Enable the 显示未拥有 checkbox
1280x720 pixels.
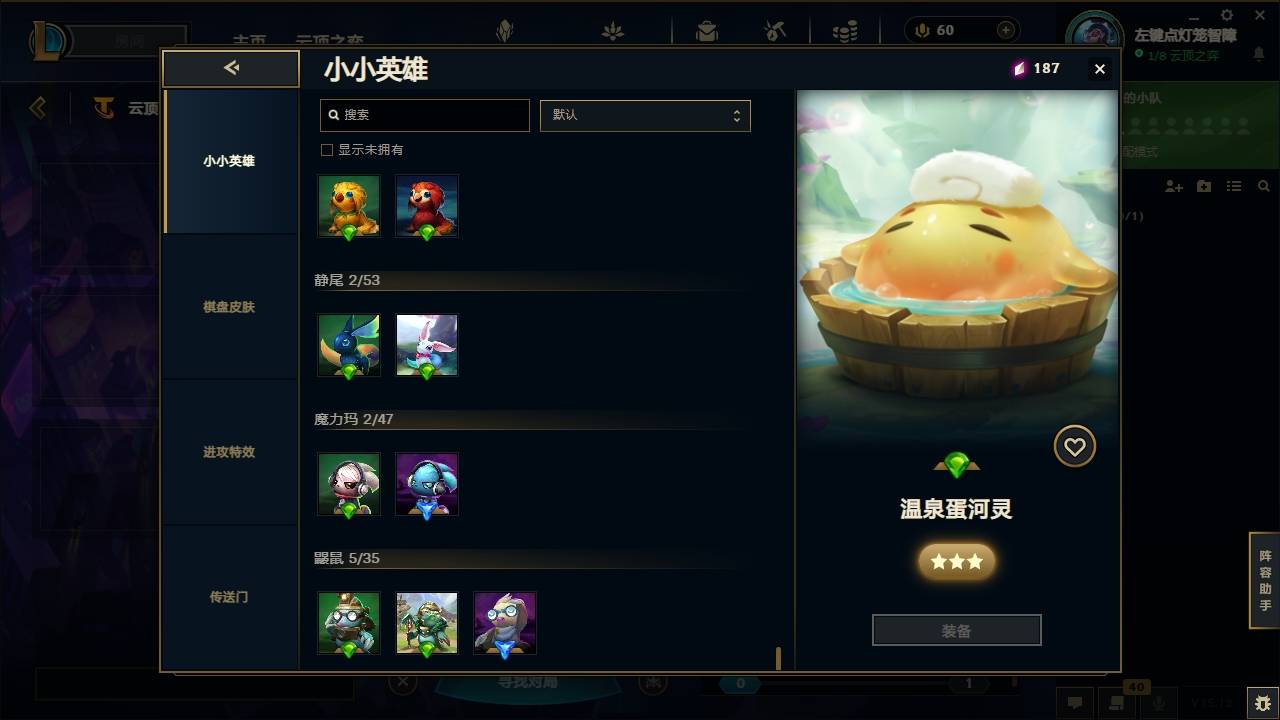[326, 148]
